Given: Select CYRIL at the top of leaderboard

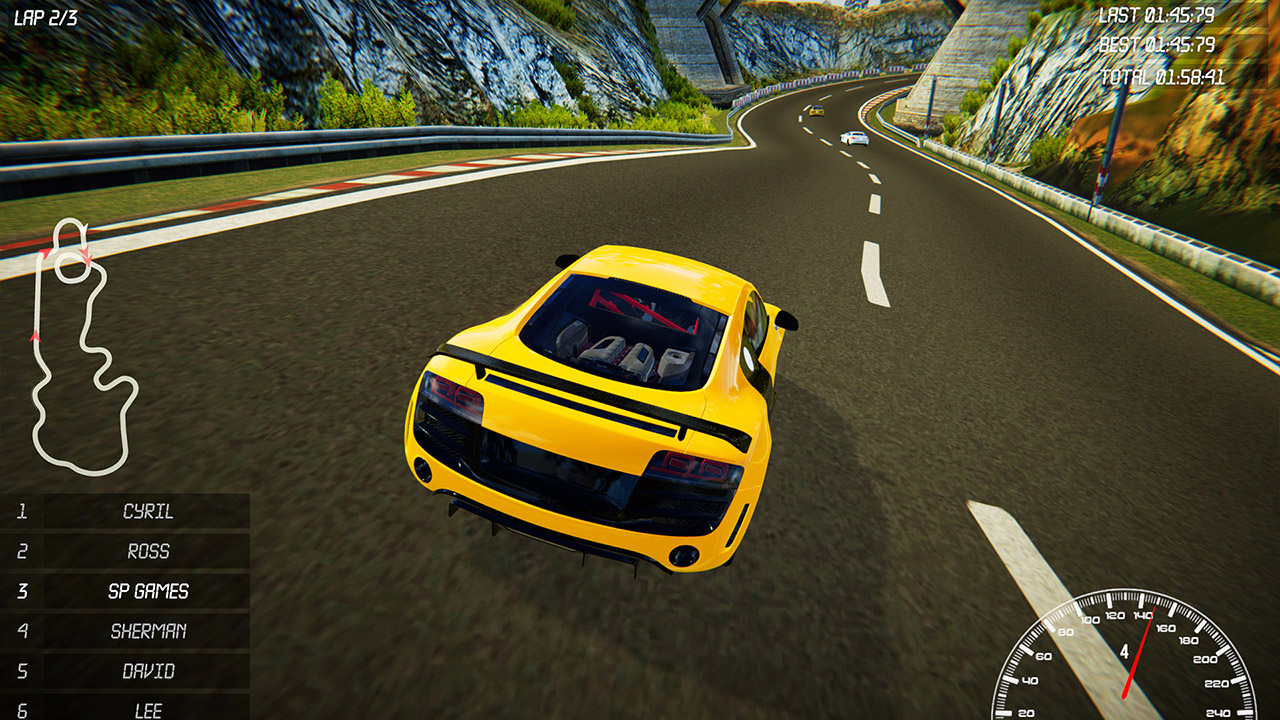Looking at the screenshot, I should click(146, 511).
